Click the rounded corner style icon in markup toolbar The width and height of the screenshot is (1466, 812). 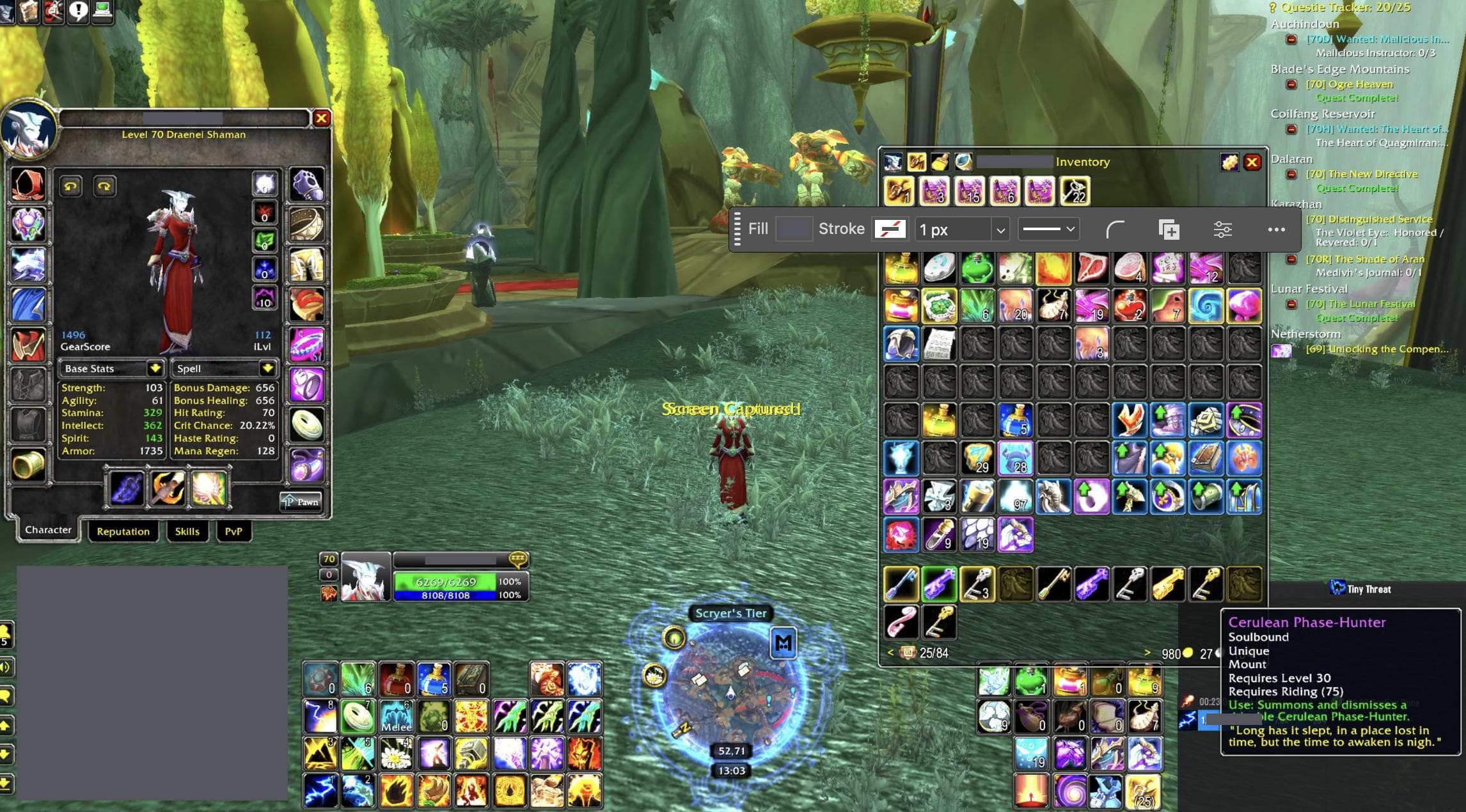click(x=1115, y=229)
